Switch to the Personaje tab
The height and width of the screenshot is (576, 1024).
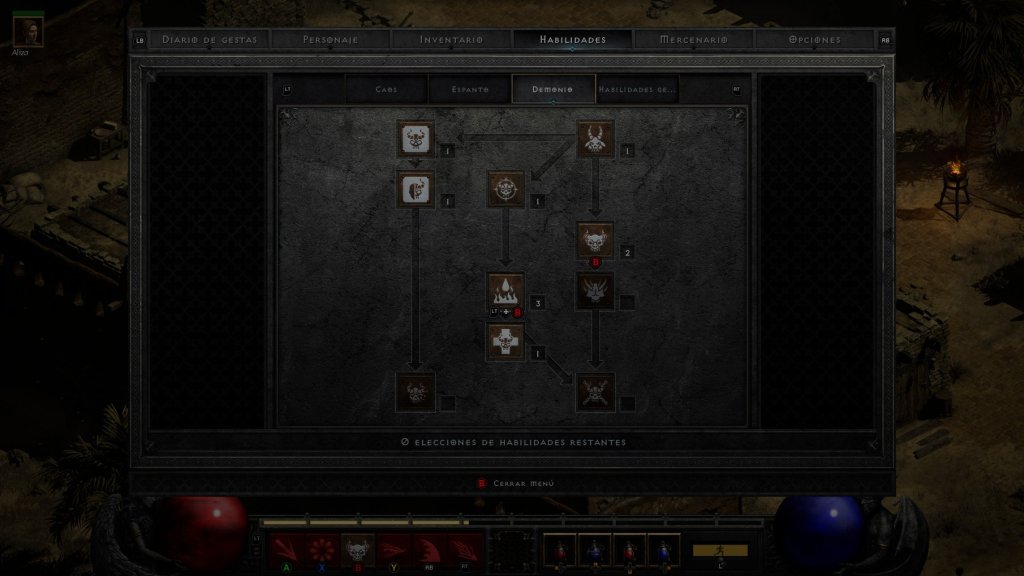pyautogui.click(x=330, y=40)
